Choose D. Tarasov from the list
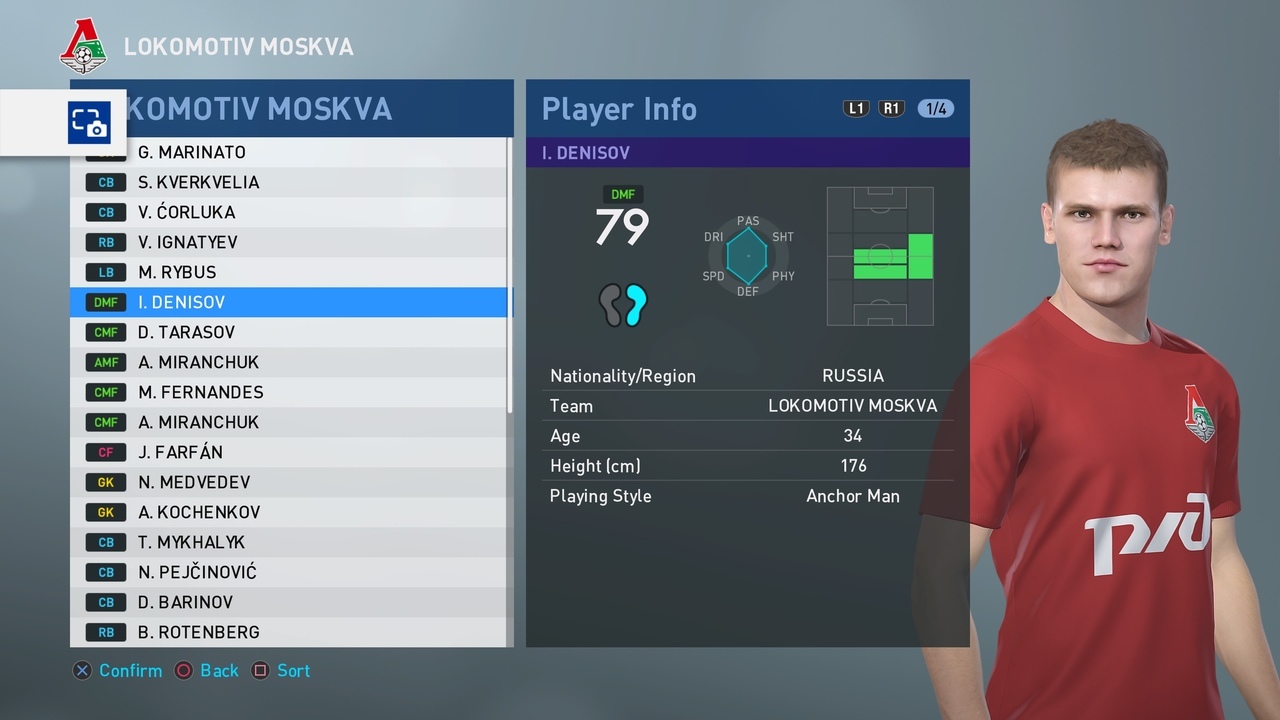The width and height of the screenshot is (1280, 720). [x=290, y=332]
